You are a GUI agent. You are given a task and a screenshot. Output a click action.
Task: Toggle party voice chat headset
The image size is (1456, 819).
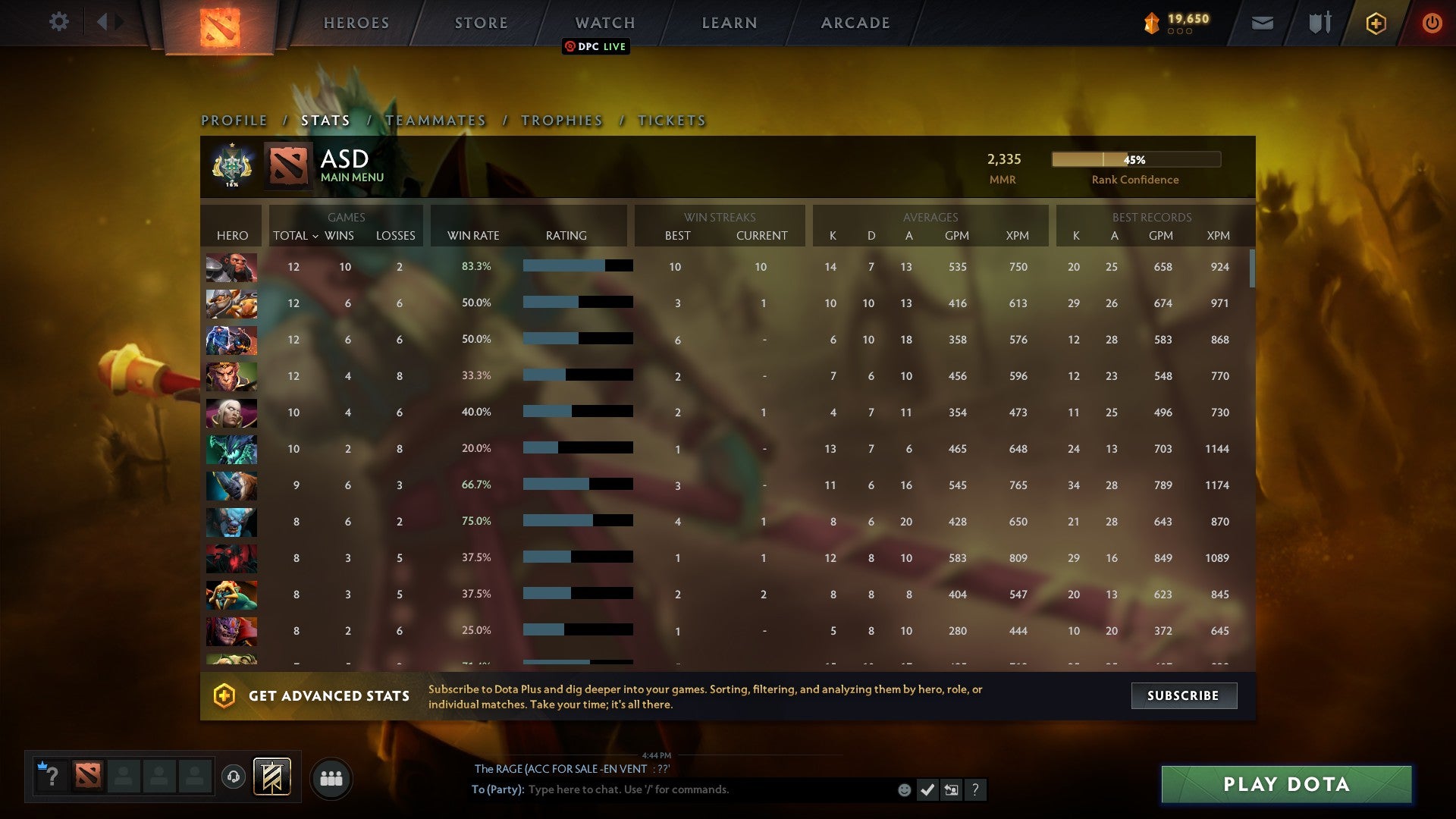234,777
